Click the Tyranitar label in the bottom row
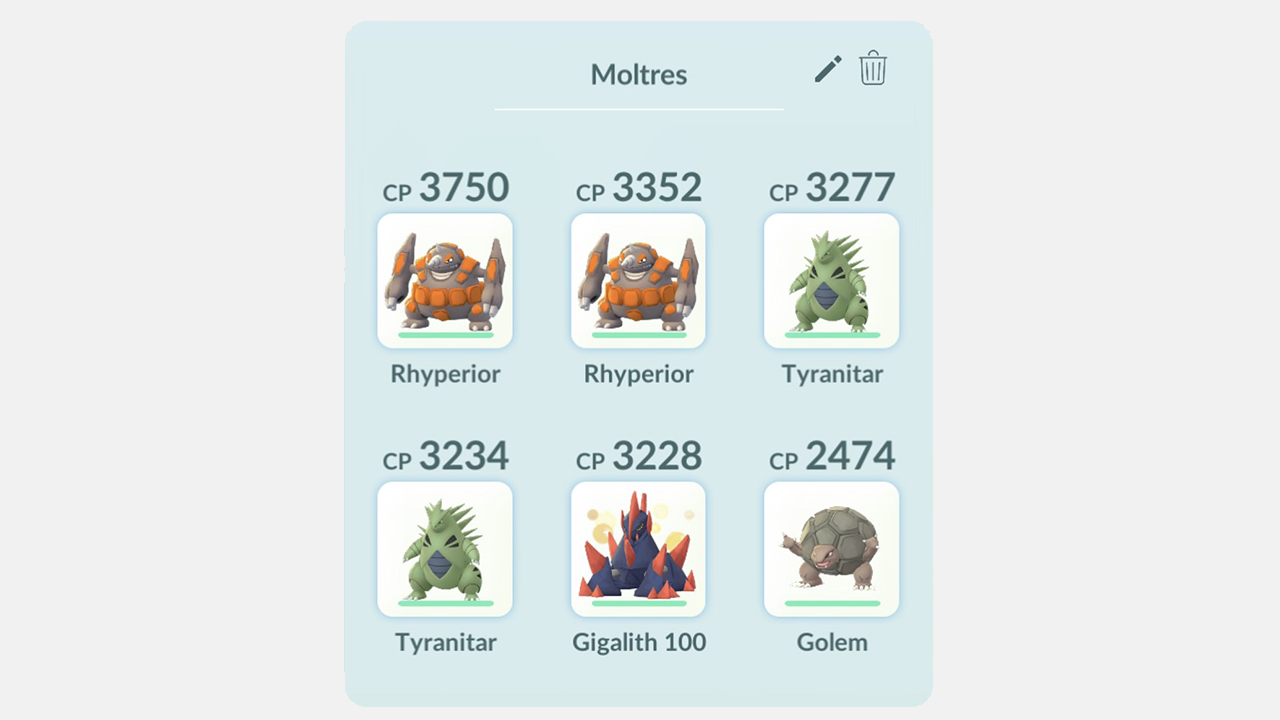This screenshot has height=720, width=1280. point(445,642)
